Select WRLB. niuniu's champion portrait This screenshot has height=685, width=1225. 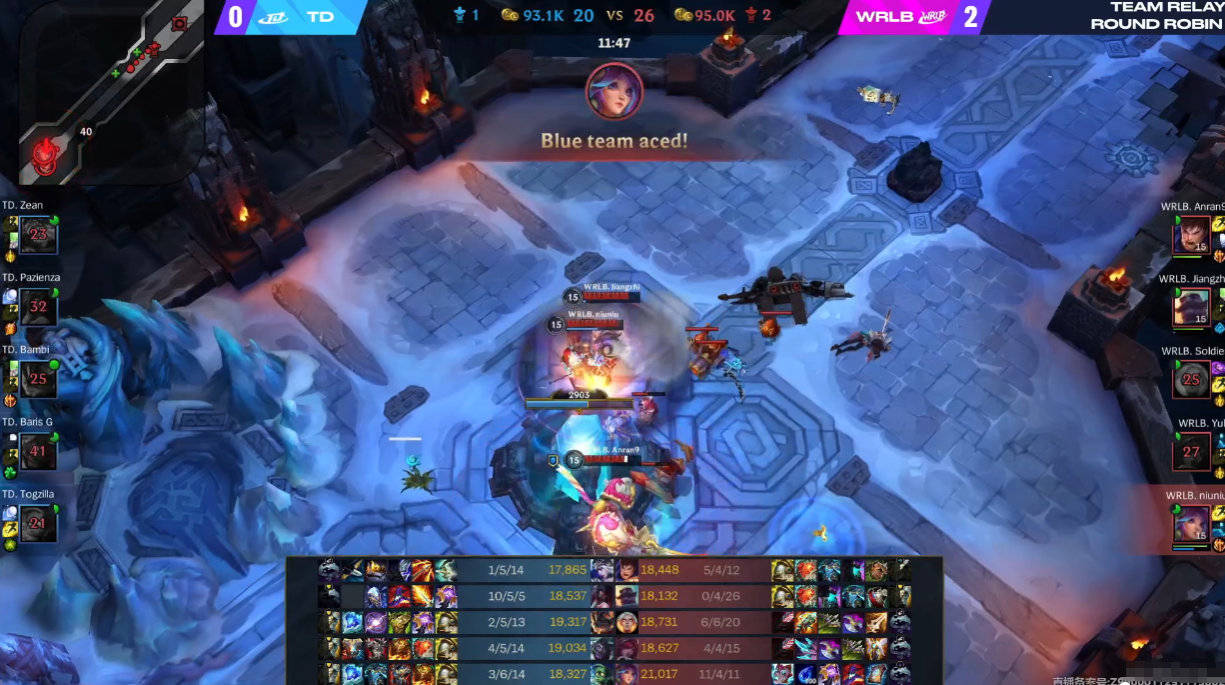pos(1191,523)
